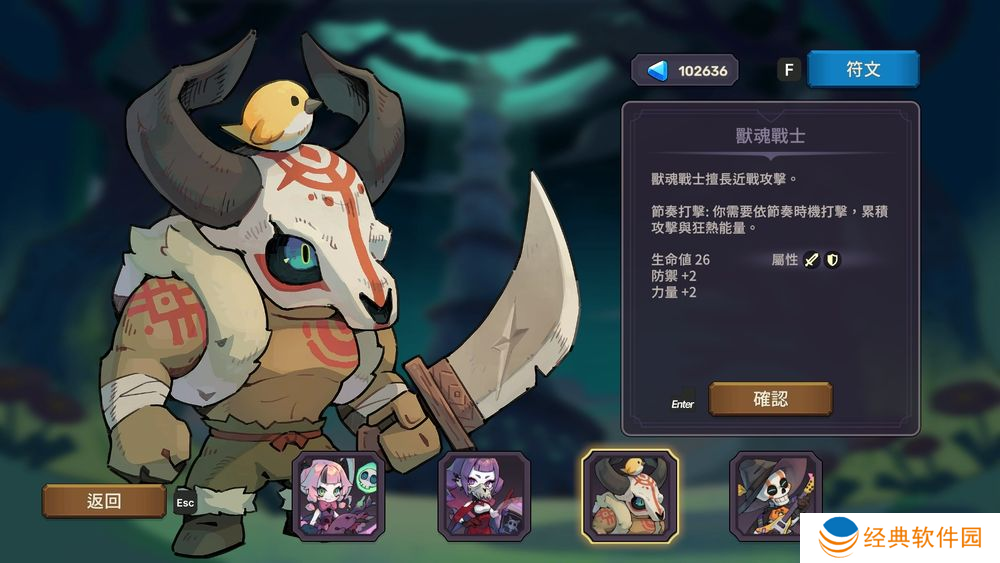Go back using the 返回 button
1000x563 pixels.
104,501
